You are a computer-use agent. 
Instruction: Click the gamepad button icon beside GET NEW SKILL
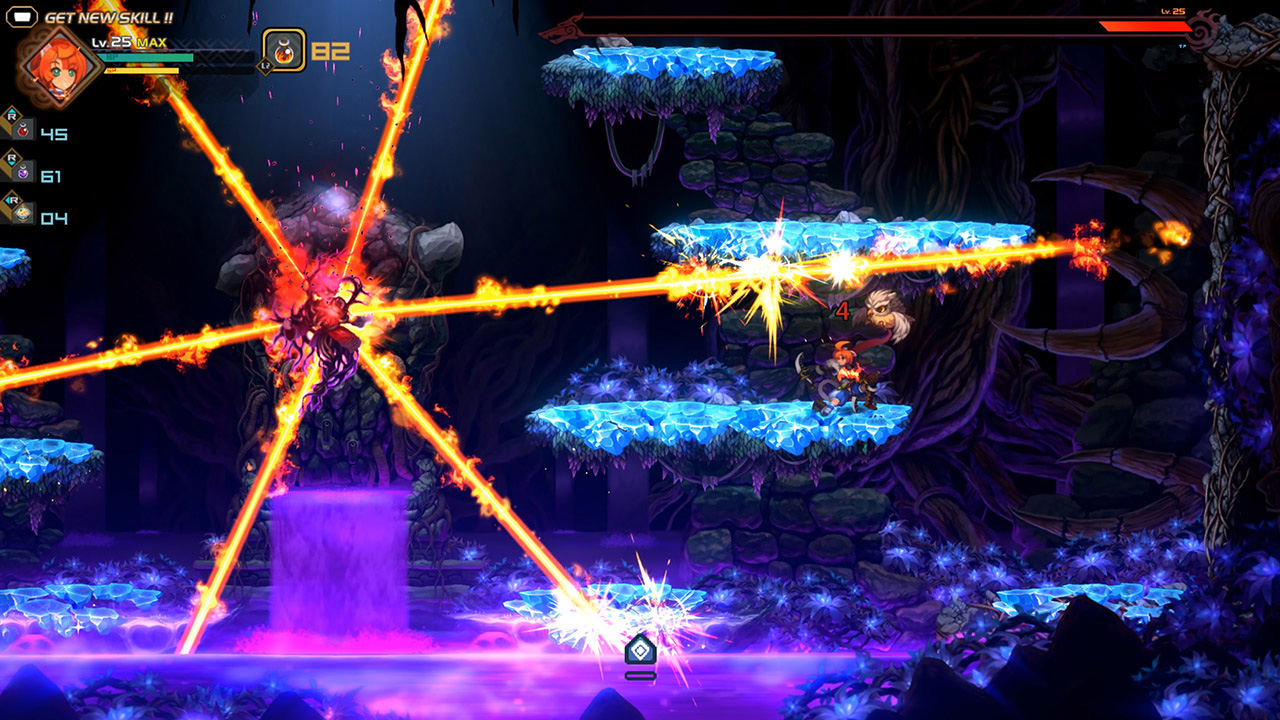(x=22, y=17)
